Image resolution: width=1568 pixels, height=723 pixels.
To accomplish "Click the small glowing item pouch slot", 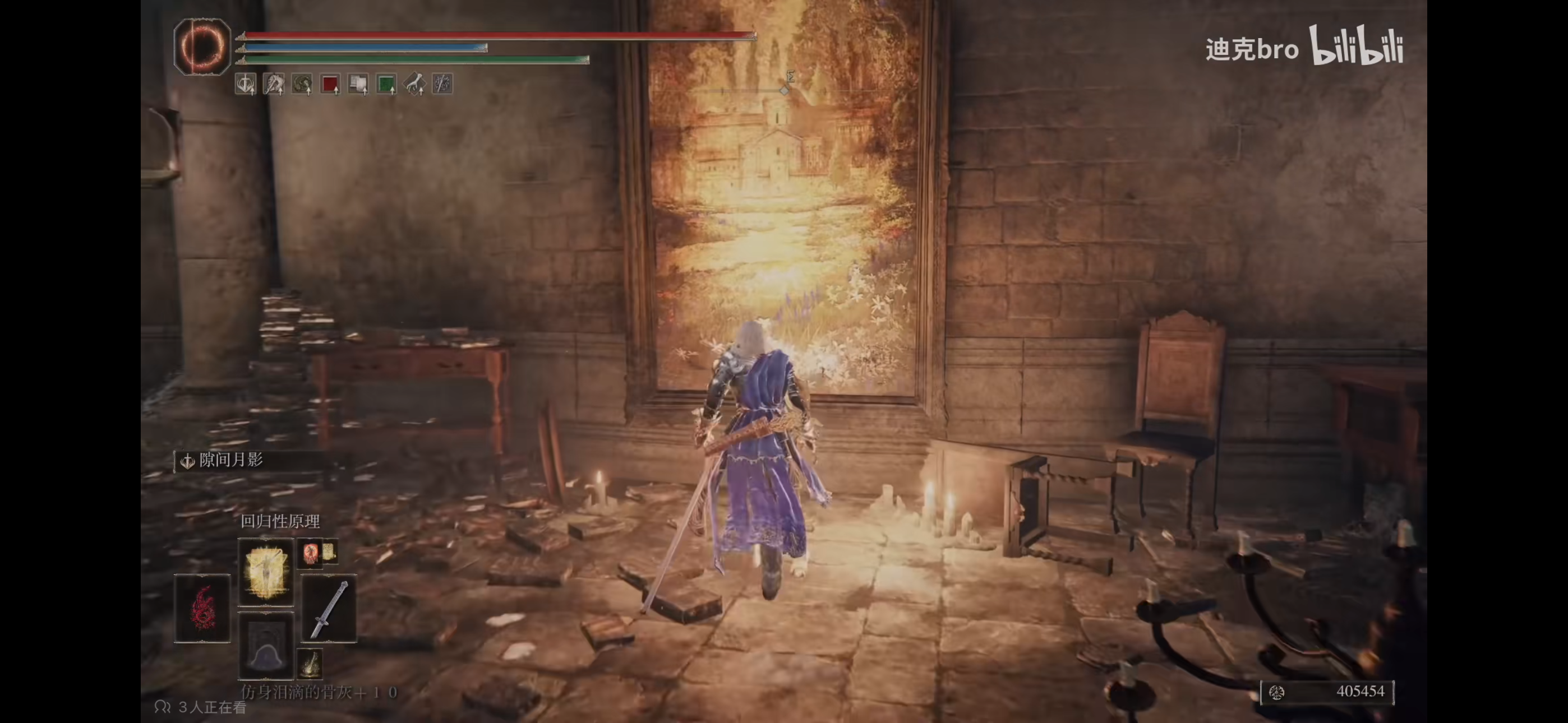I will [310, 662].
